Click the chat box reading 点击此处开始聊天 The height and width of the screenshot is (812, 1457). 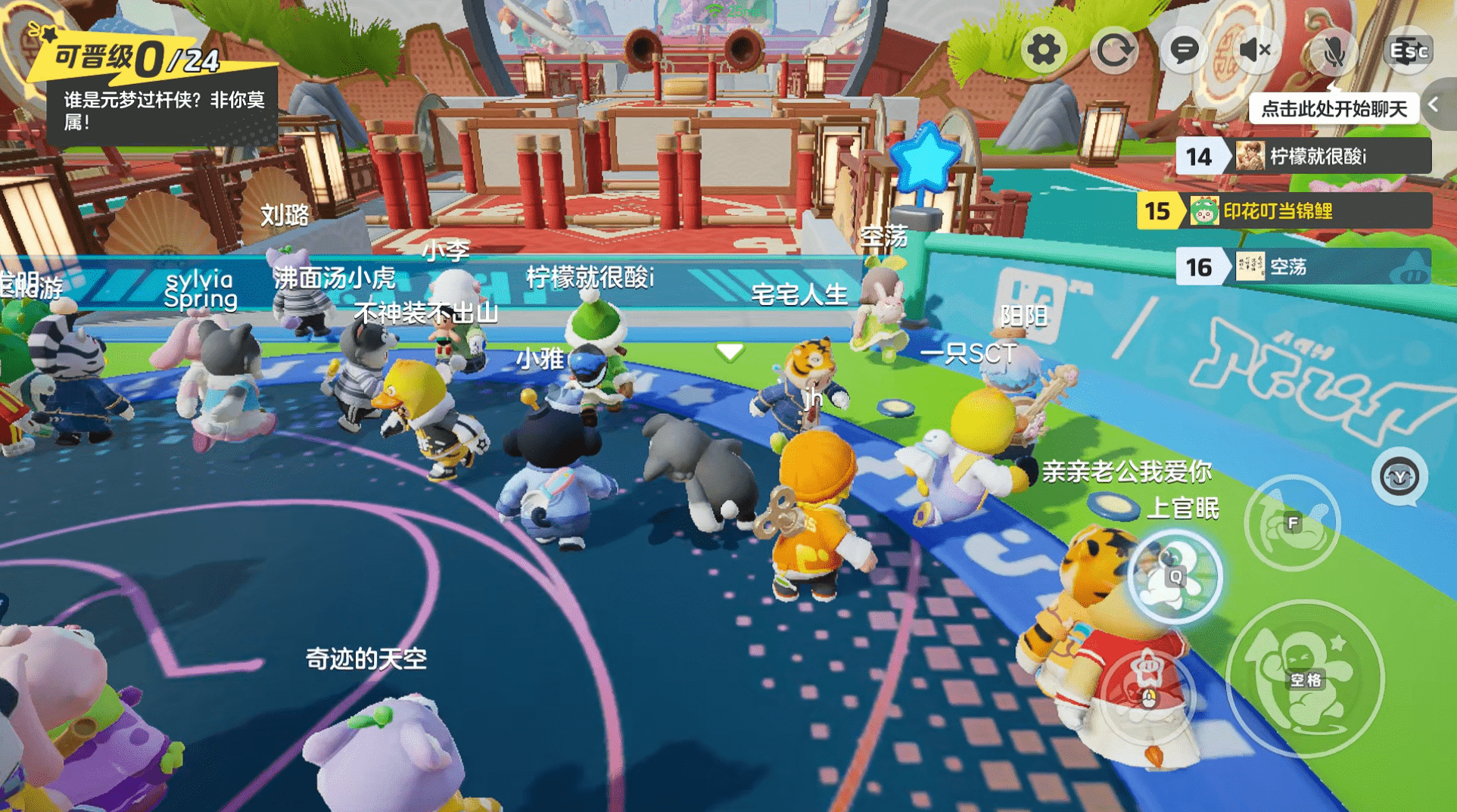tap(1333, 109)
